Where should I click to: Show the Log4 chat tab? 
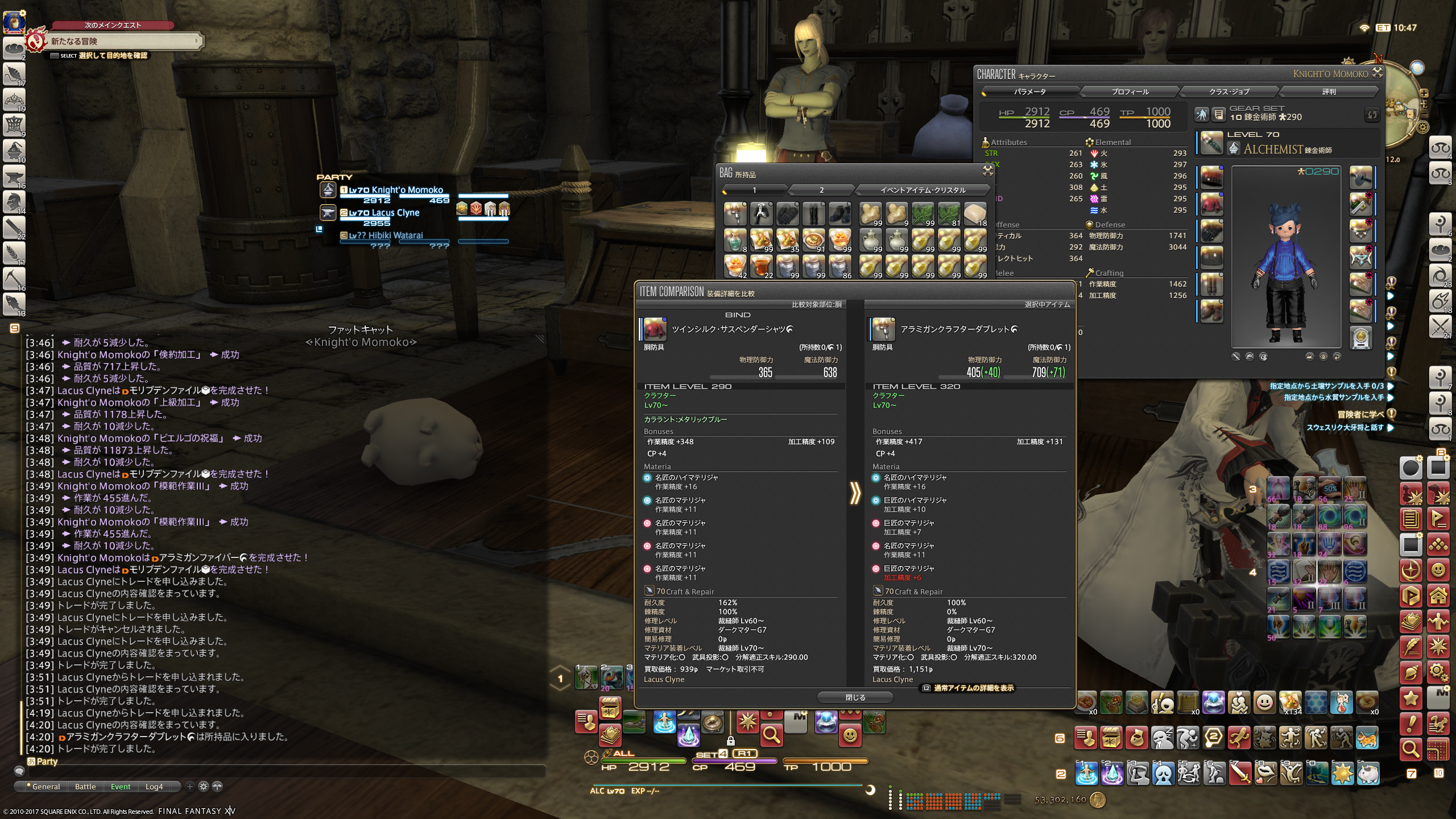(x=154, y=787)
